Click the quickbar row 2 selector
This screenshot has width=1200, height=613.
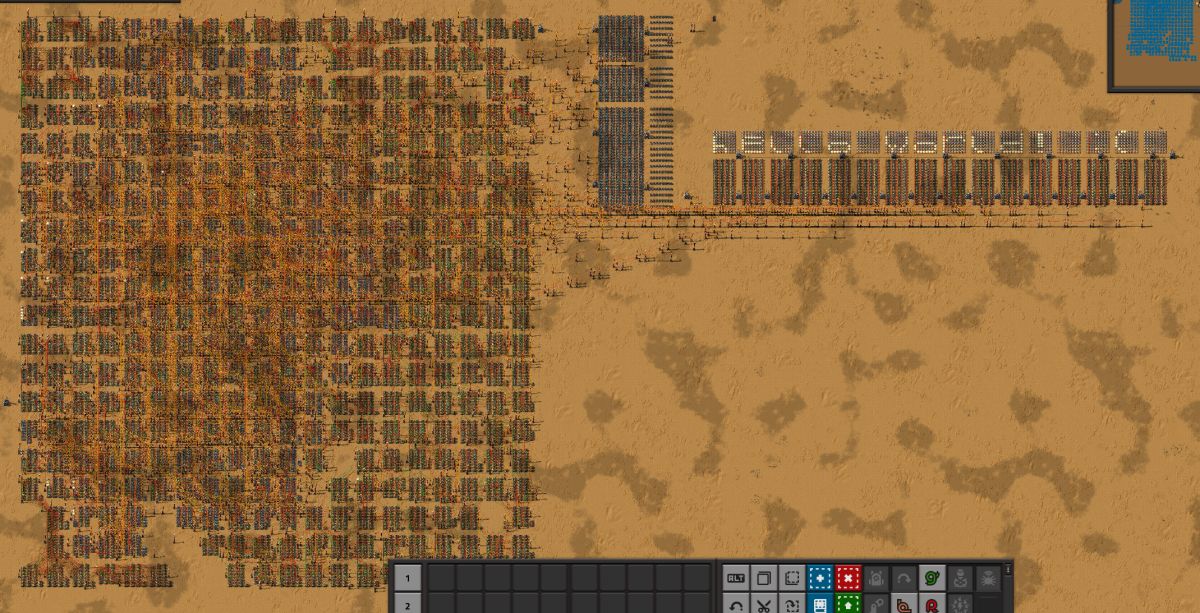[407, 605]
